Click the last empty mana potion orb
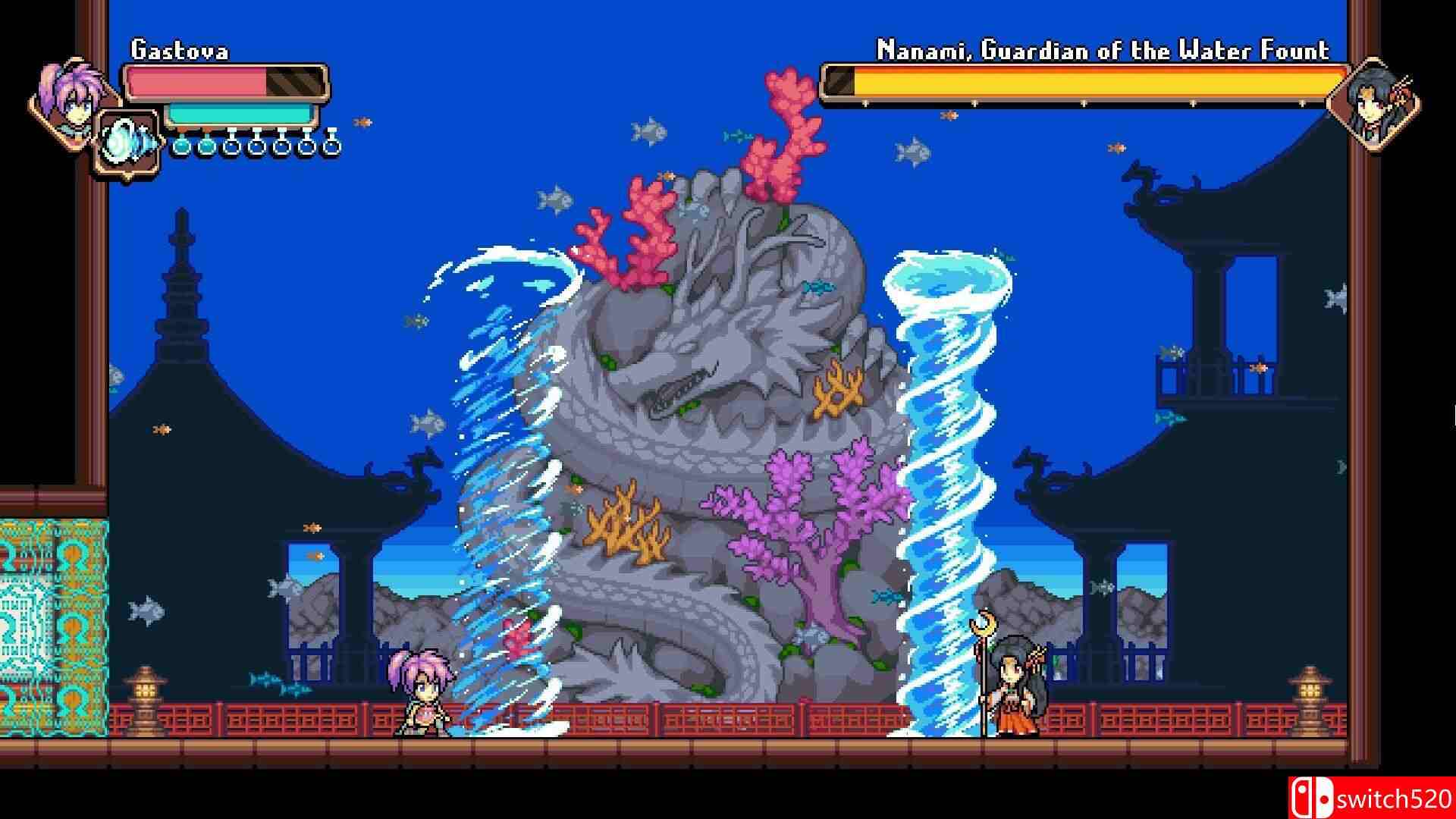The image size is (1456, 819). pyautogui.click(x=331, y=146)
